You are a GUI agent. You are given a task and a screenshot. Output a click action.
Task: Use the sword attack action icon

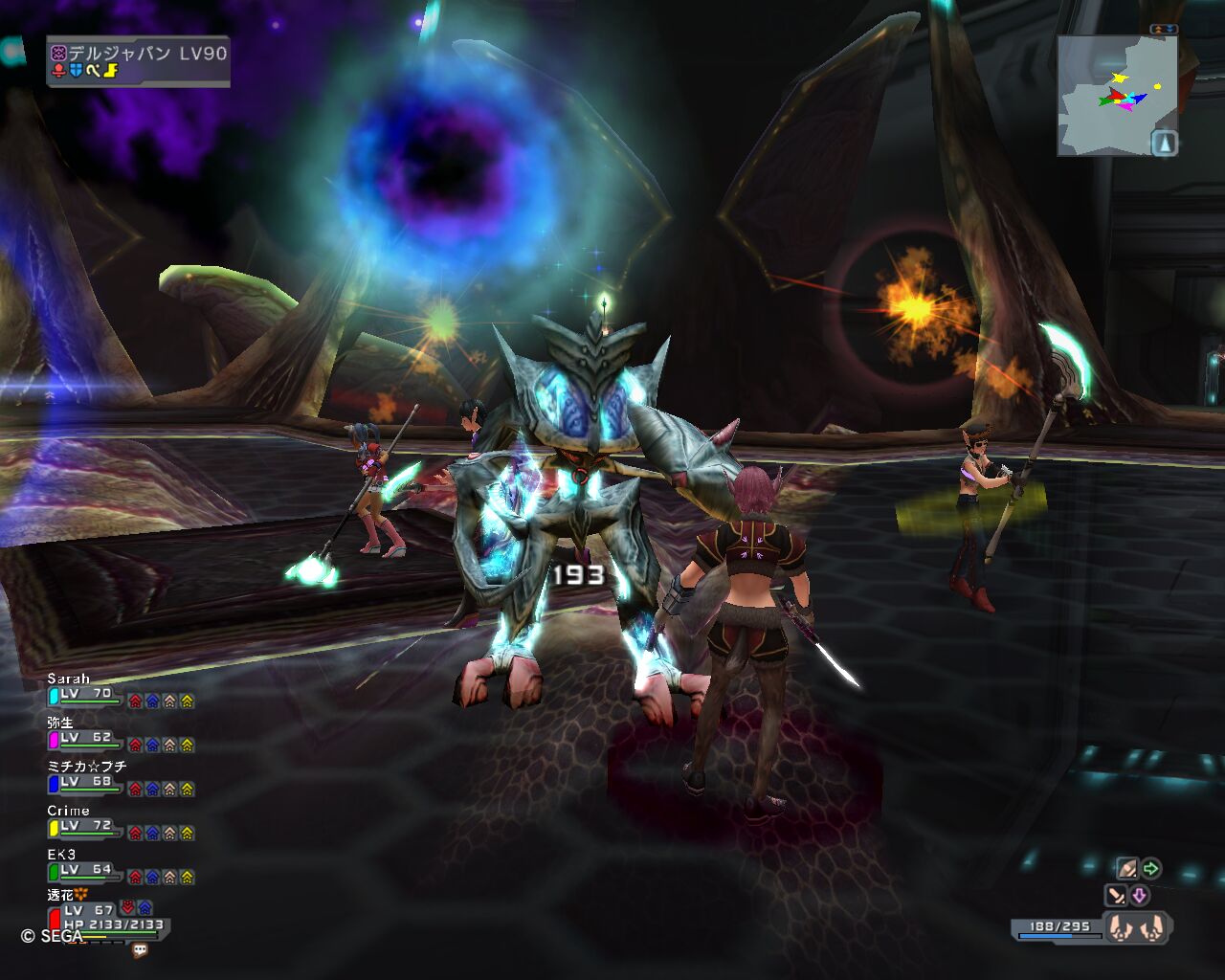pyautogui.click(x=1116, y=896)
